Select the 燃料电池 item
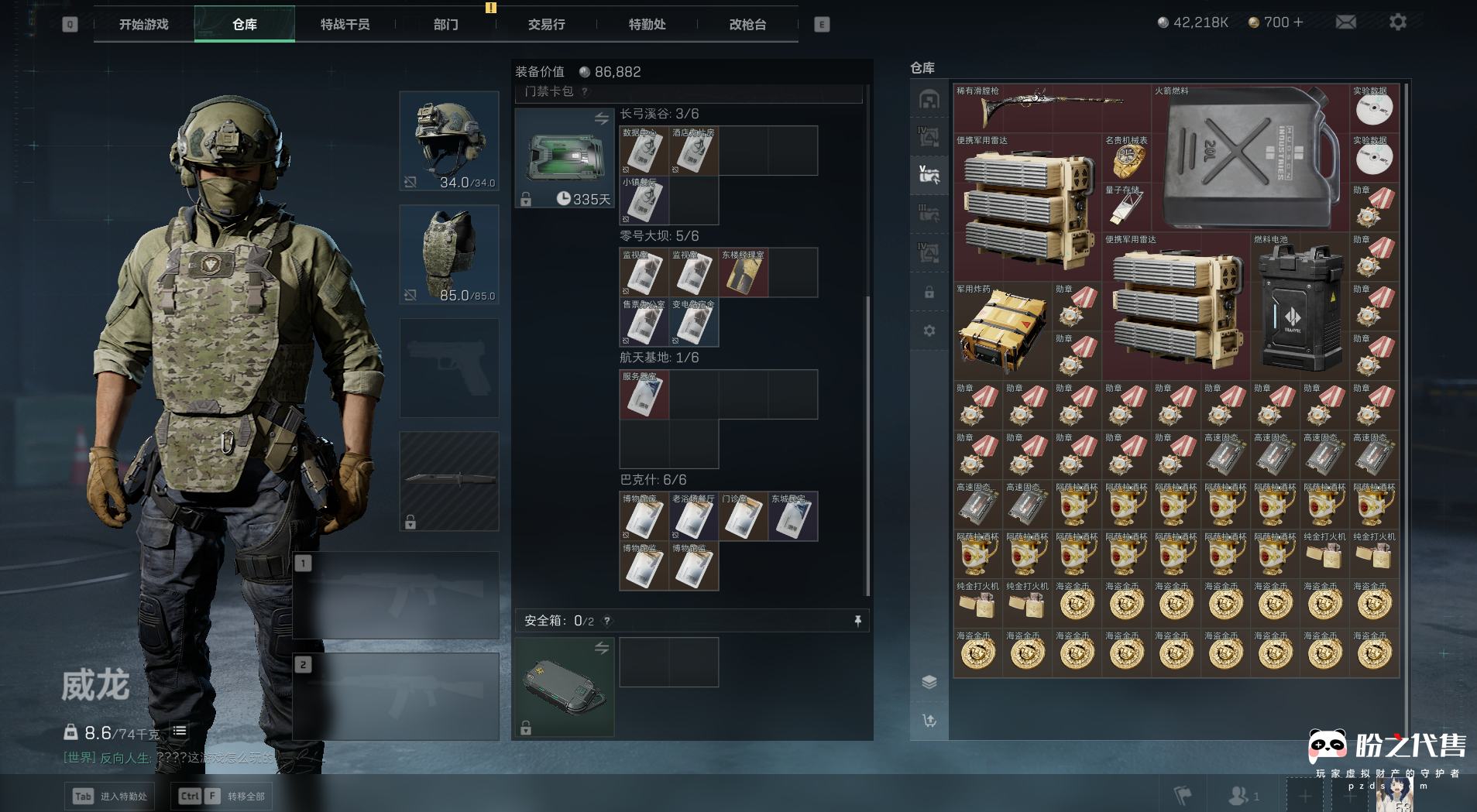The width and height of the screenshot is (1477, 812). point(1300,306)
